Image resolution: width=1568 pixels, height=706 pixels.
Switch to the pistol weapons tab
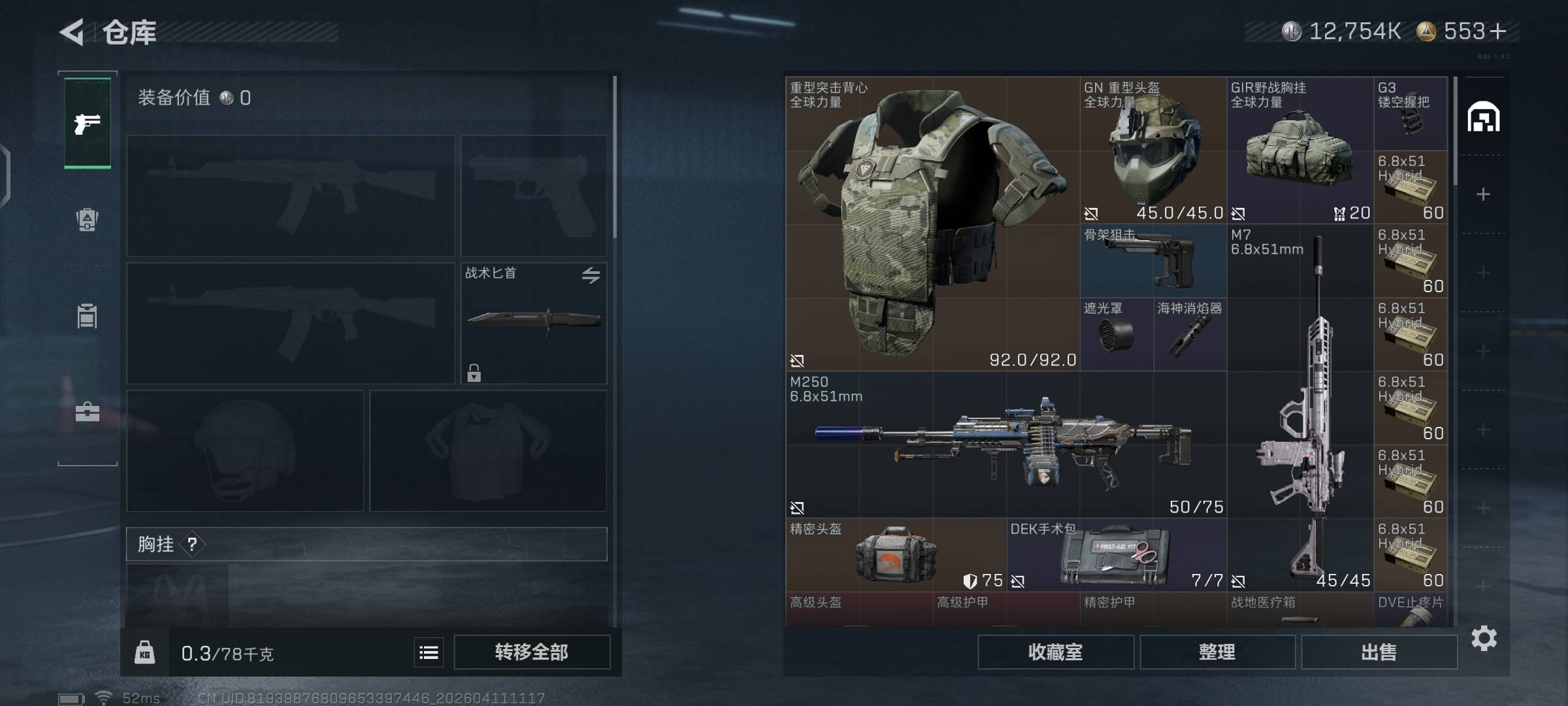pyautogui.click(x=88, y=123)
